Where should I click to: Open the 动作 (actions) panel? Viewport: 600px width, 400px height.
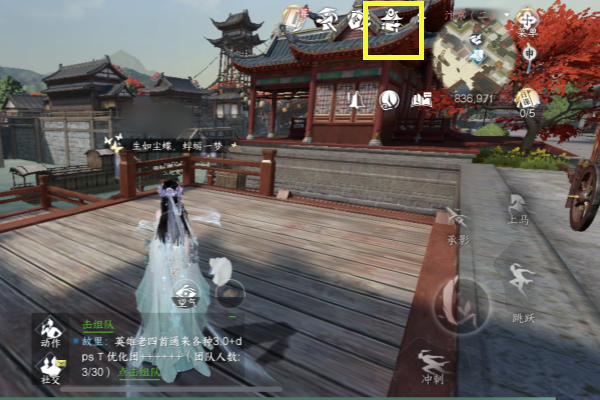point(48,334)
